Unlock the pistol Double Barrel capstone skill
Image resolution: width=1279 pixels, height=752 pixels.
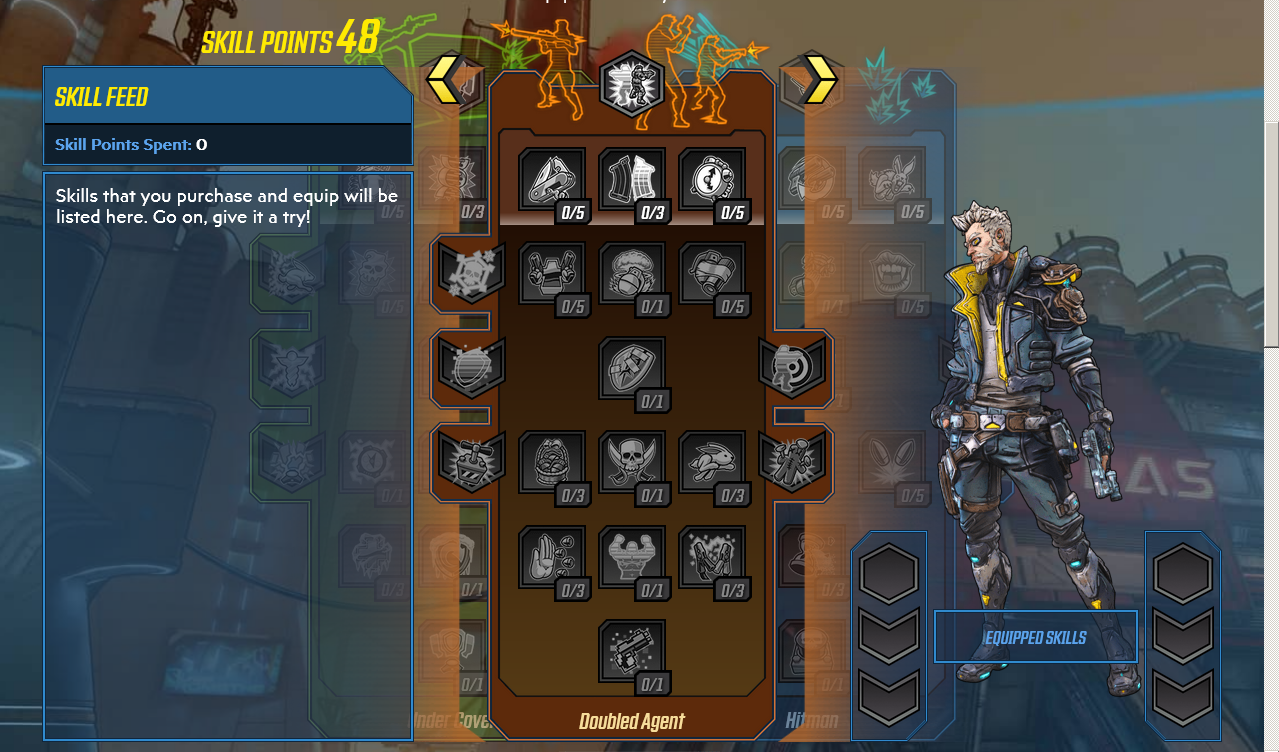[x=631, y=651]
